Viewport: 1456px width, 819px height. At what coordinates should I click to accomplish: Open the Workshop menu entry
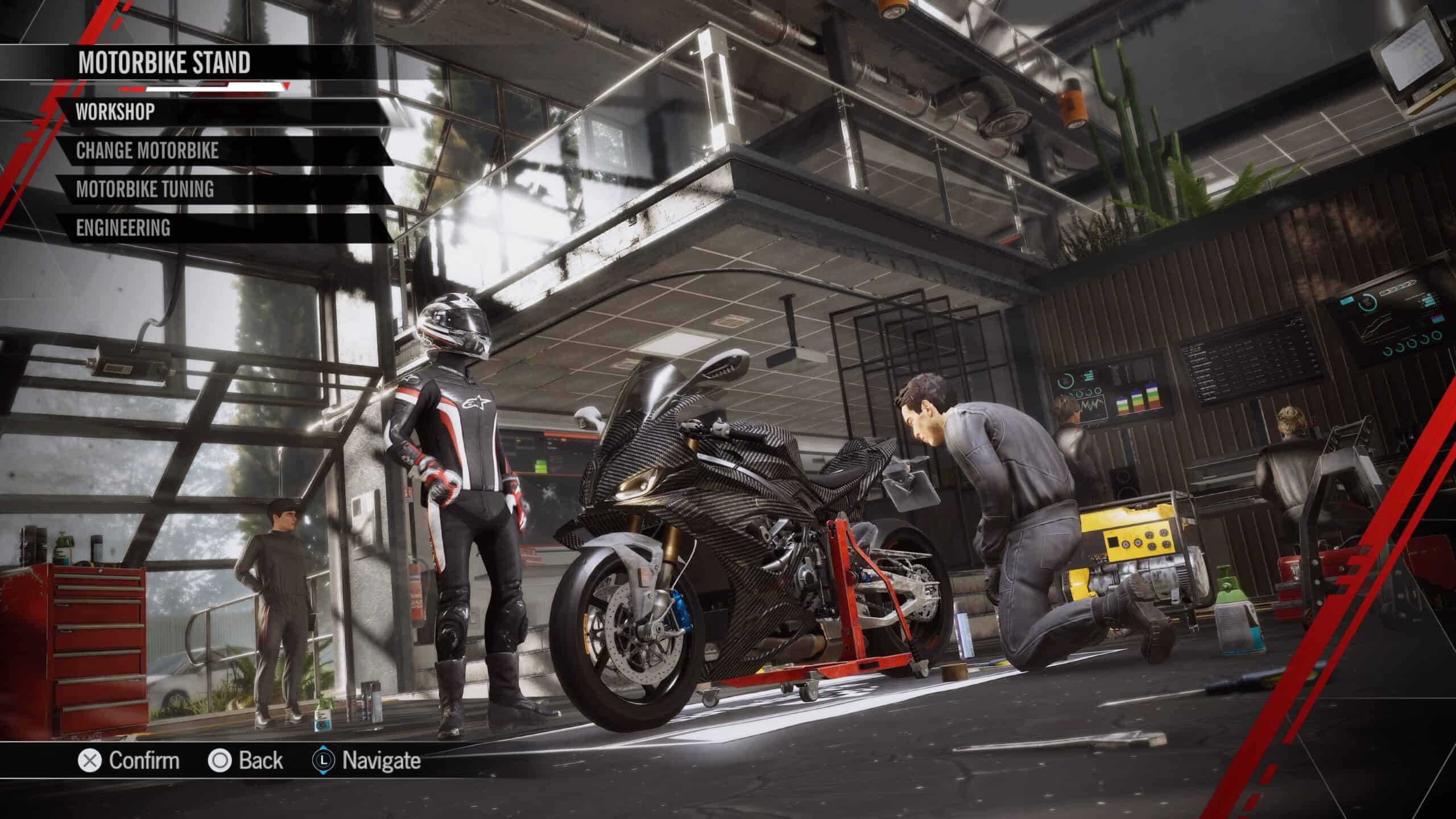(x=115, y=112)
